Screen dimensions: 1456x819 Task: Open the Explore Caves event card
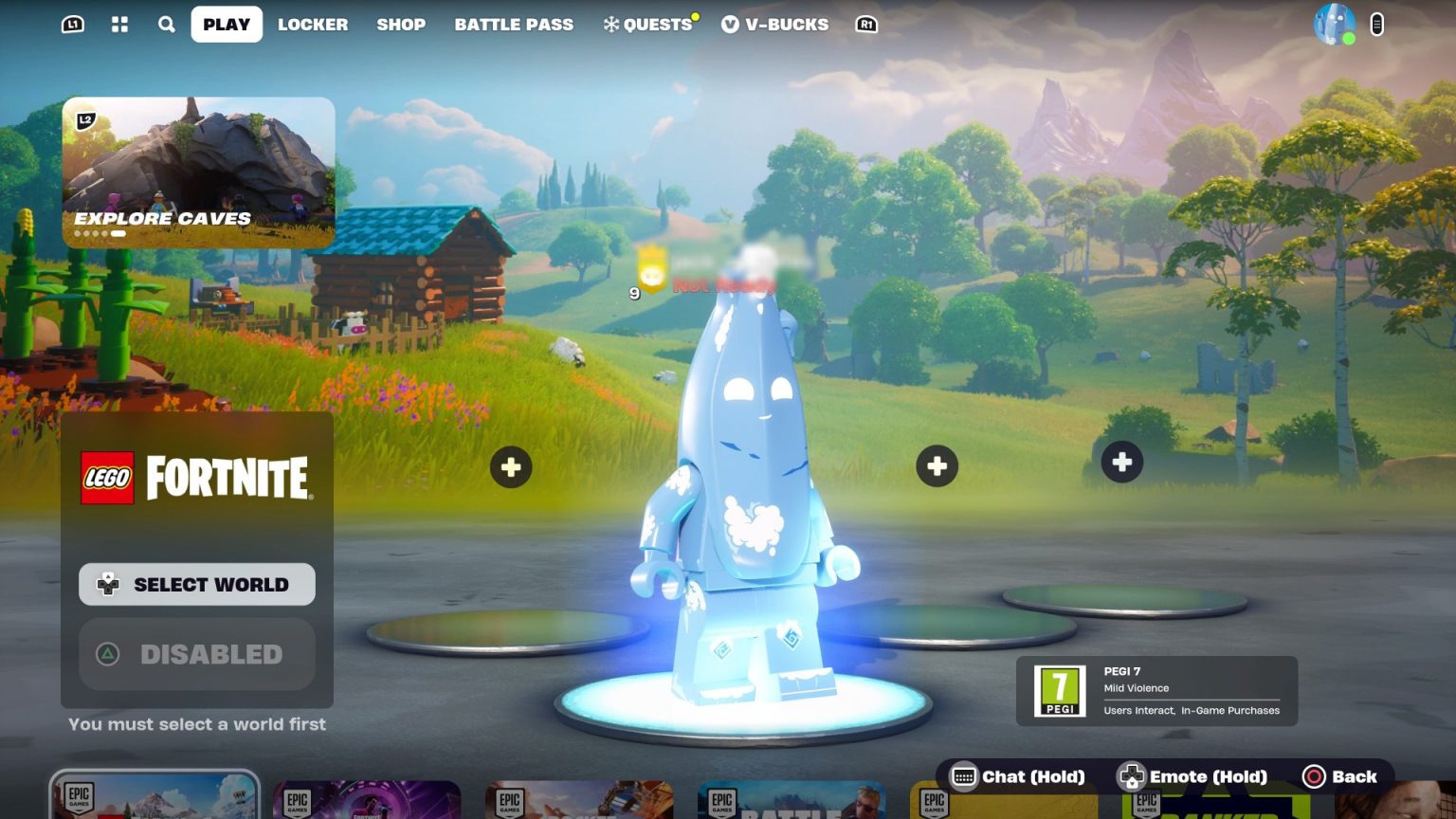coord(198,172)
